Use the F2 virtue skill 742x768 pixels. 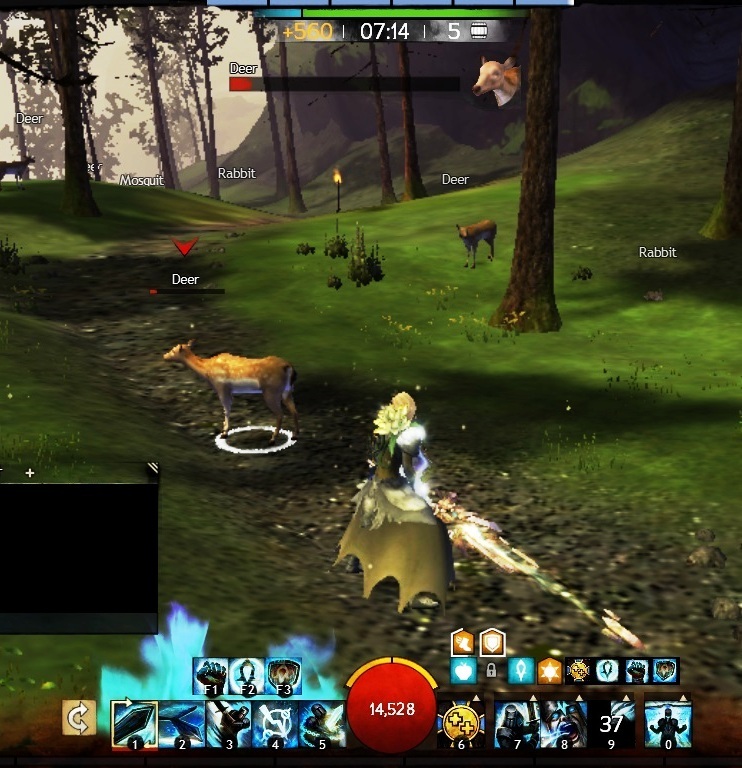(x=247, y=674)
